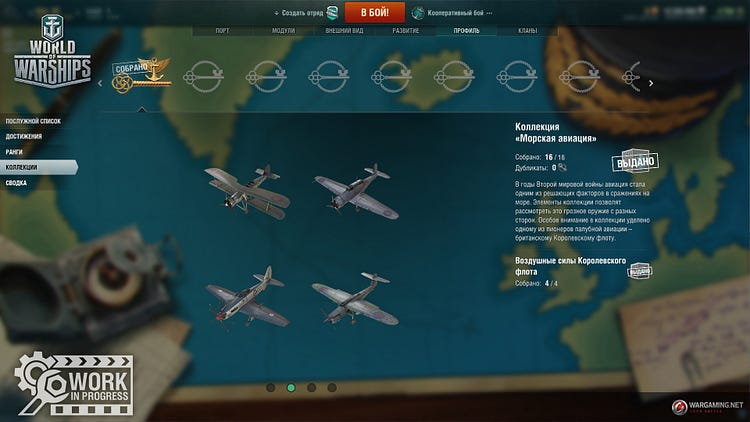Open the СВОДКА summary section
Viewport: 750px width, 422px height.
coord(16,183)
